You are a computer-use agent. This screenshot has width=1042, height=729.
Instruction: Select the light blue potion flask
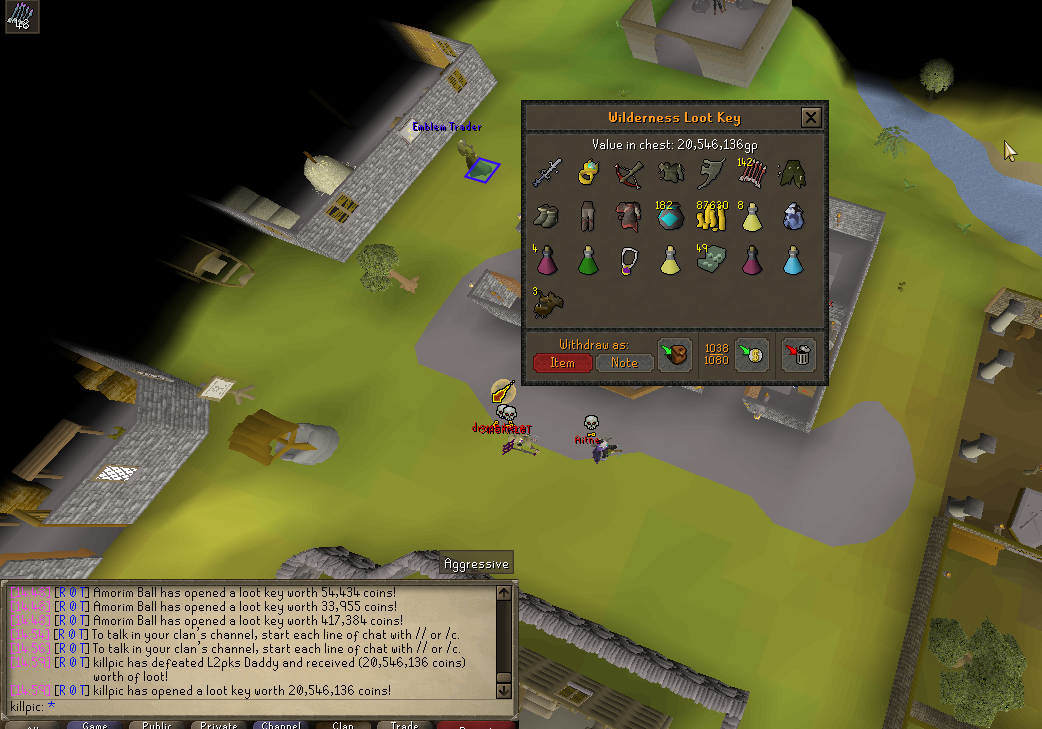[x=793, y=260]
